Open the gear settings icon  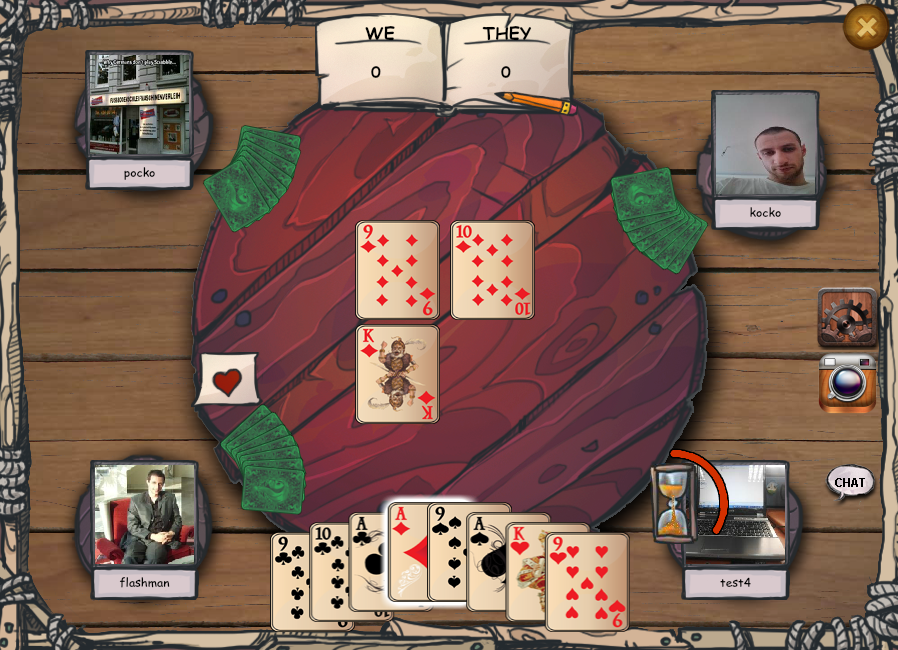tap(847, 317)
